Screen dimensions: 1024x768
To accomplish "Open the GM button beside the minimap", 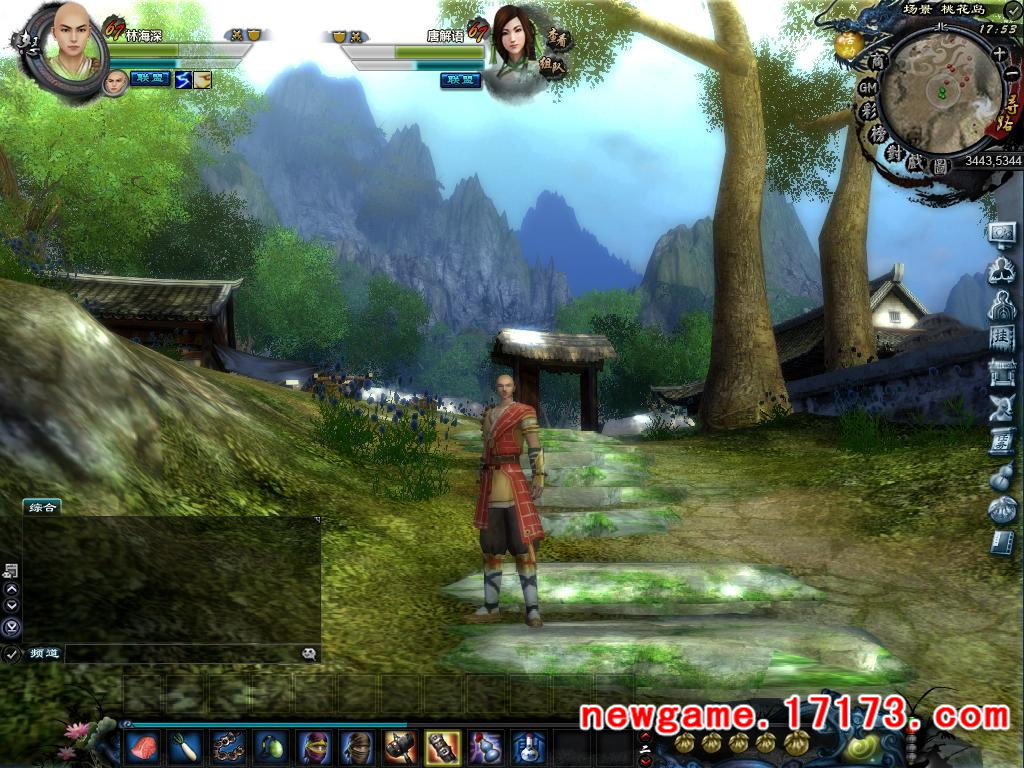I will (x=867, y=87).
